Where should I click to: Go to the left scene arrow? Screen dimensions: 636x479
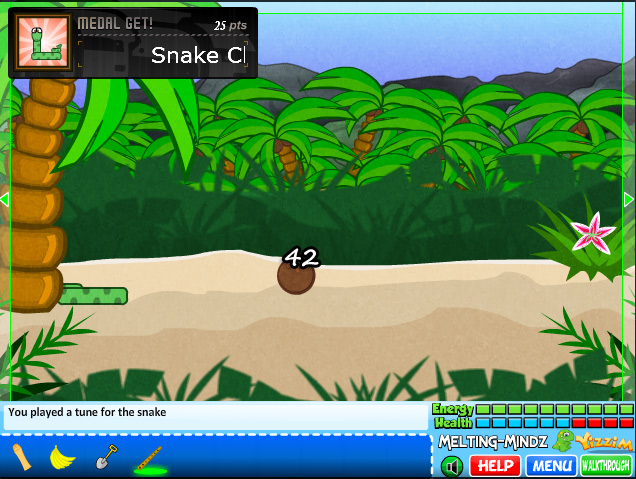click(5, 200)
